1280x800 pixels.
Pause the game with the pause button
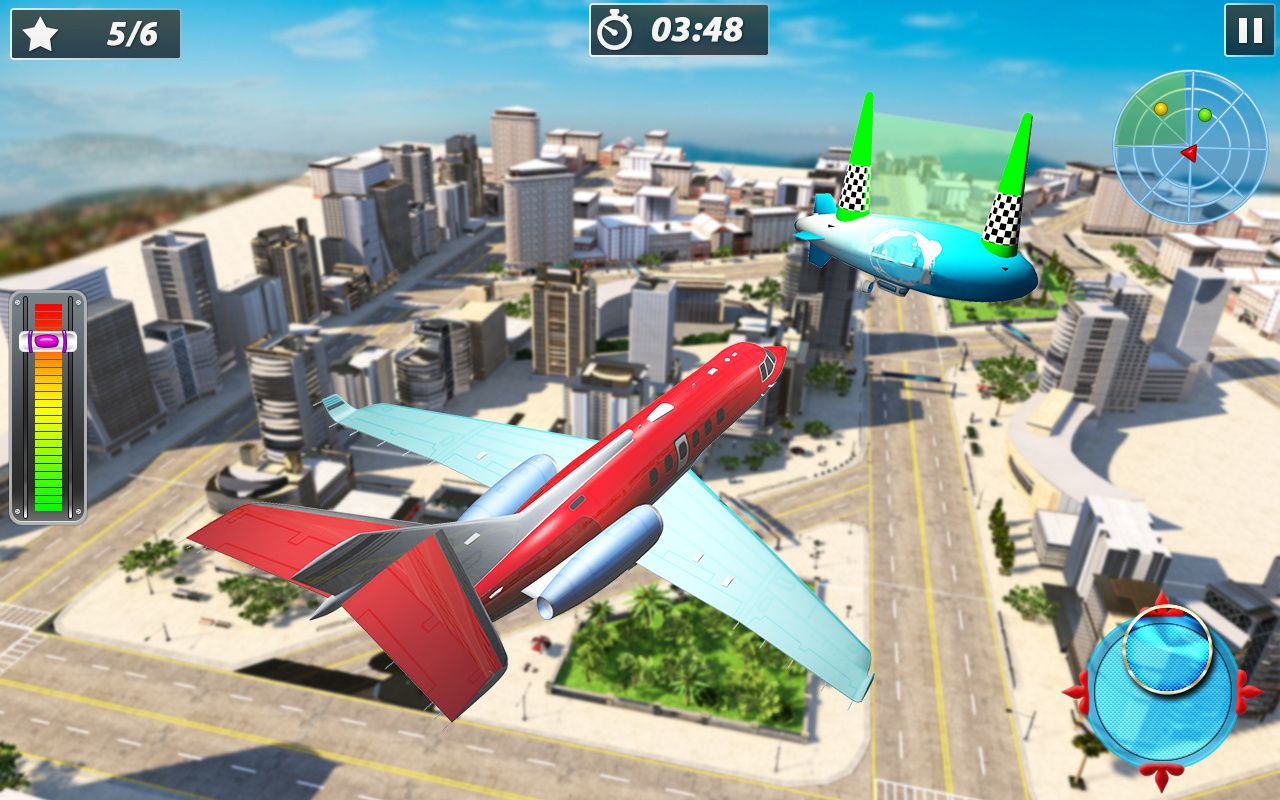tap(1249, 30)
